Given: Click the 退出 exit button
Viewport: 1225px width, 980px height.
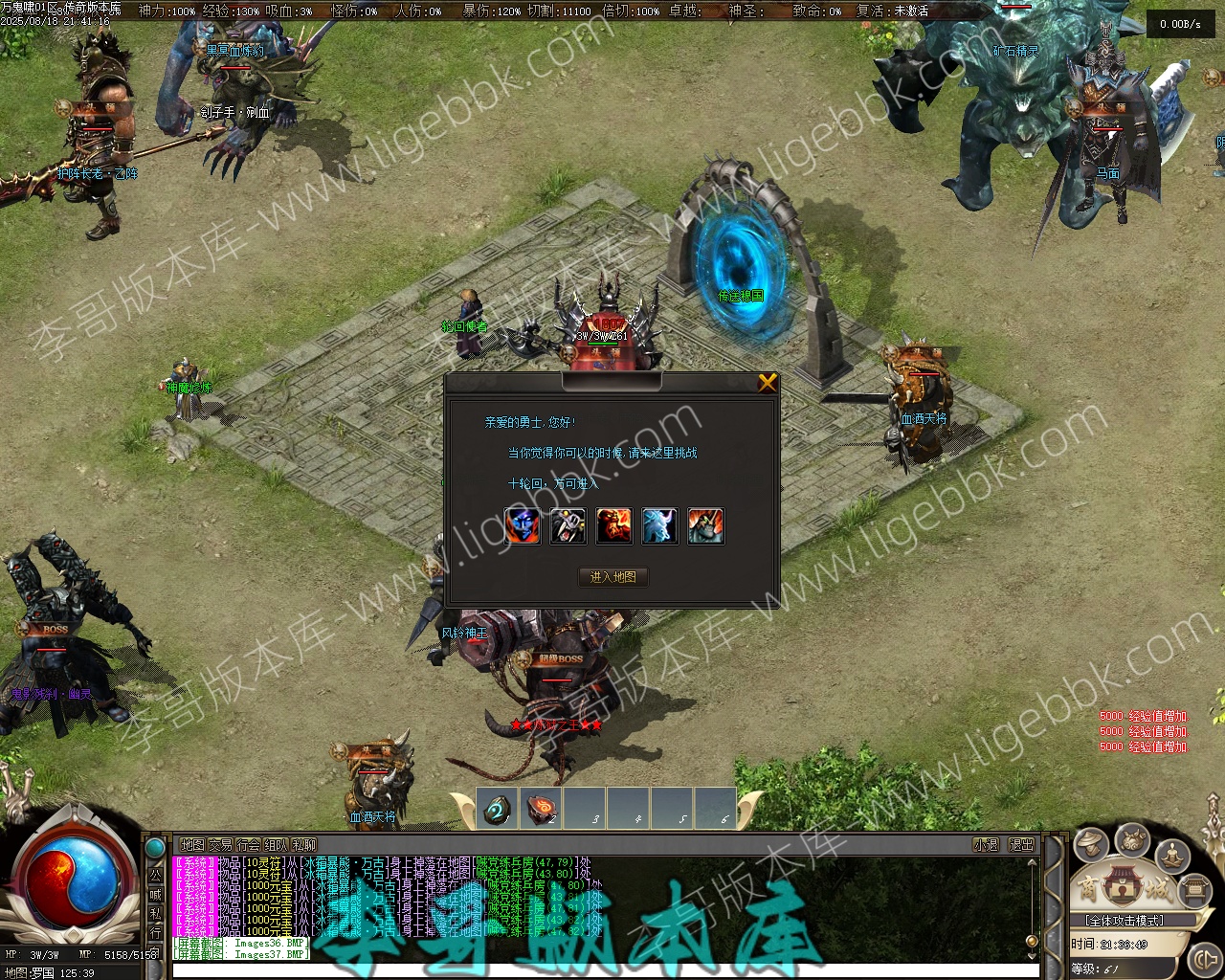Looking at the screenshot, I should (x=1021, y=845).
